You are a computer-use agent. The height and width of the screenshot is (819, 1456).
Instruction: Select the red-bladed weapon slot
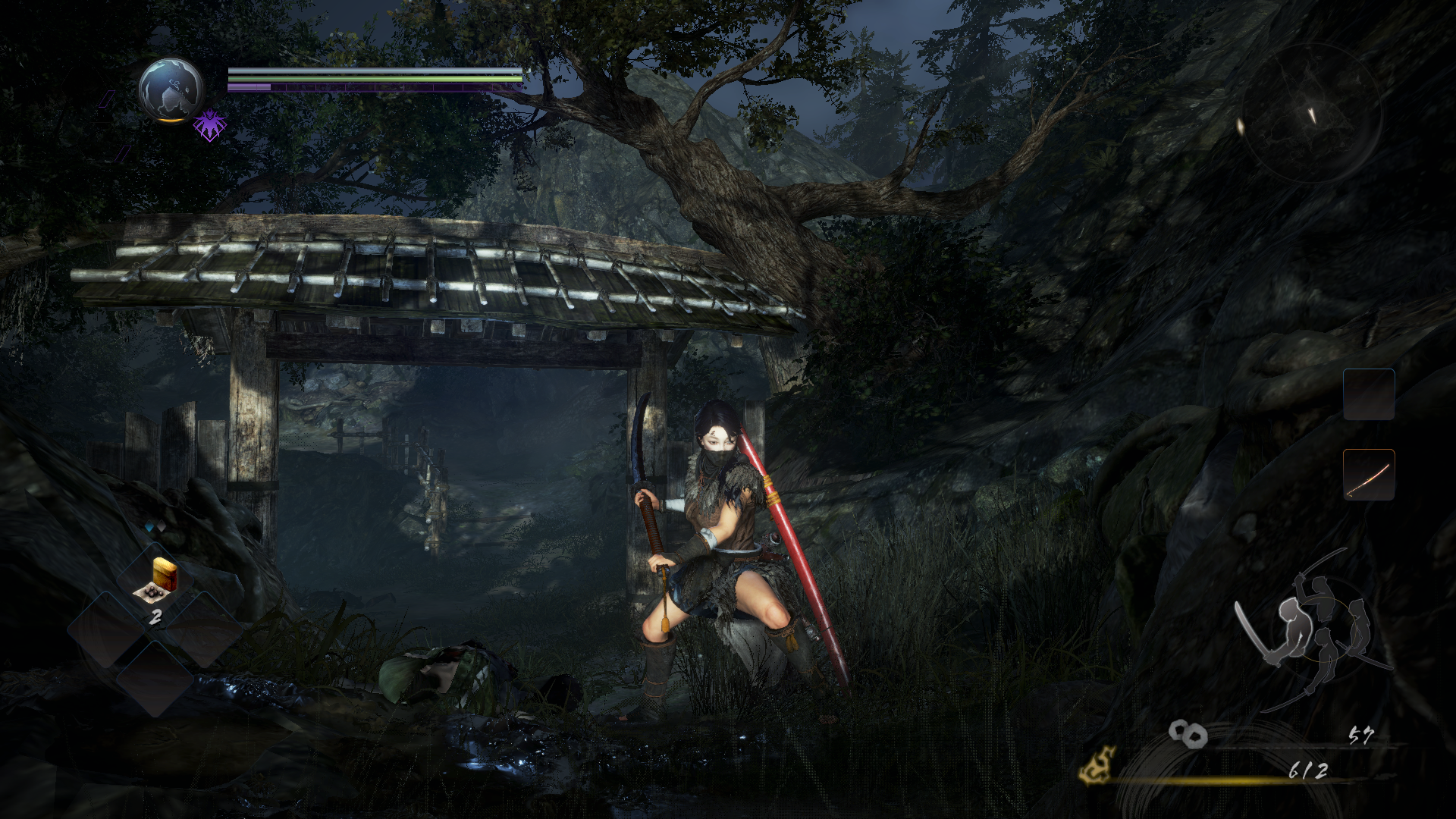pyautogui.click(x=1368, y=475)
